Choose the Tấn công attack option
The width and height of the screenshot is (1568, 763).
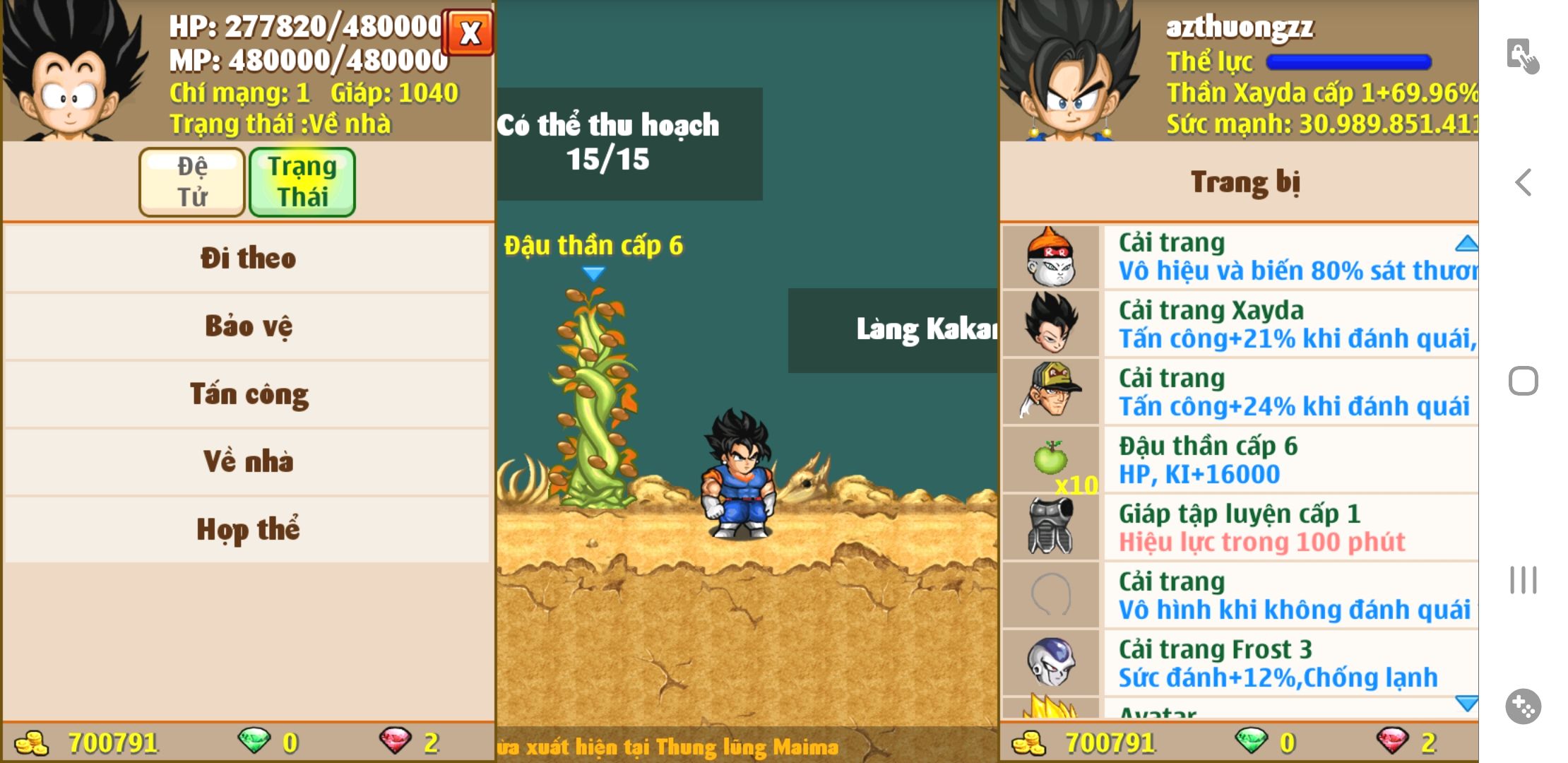point(247,394)
